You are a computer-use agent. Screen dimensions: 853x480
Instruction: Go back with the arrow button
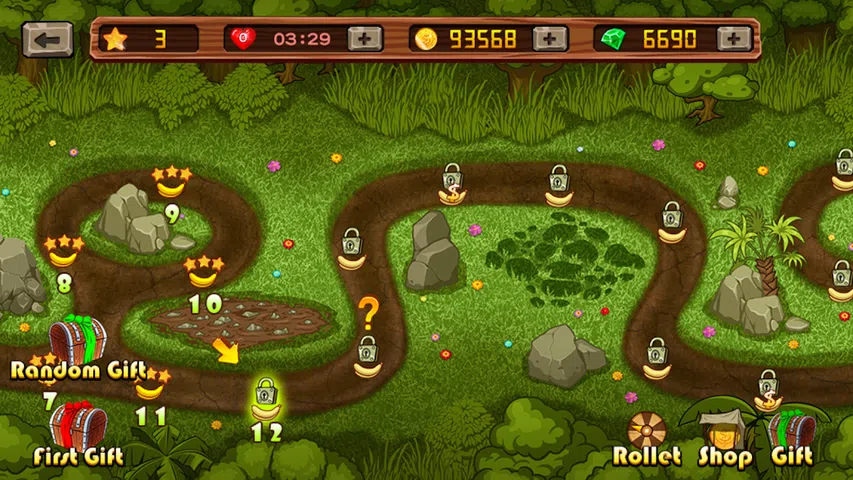[x=47, y=39]
